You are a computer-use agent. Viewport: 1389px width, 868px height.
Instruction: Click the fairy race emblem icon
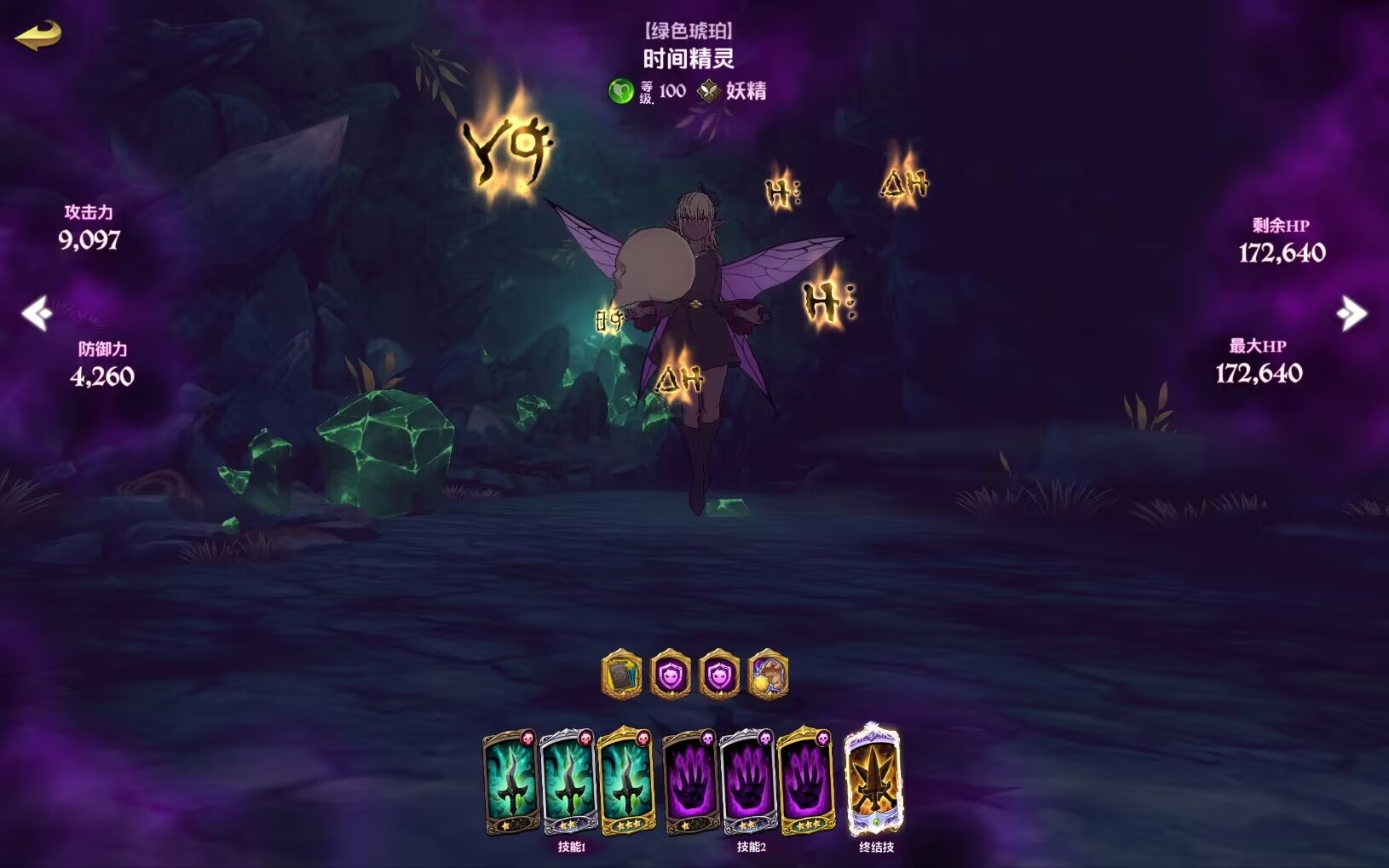point(708,90)
